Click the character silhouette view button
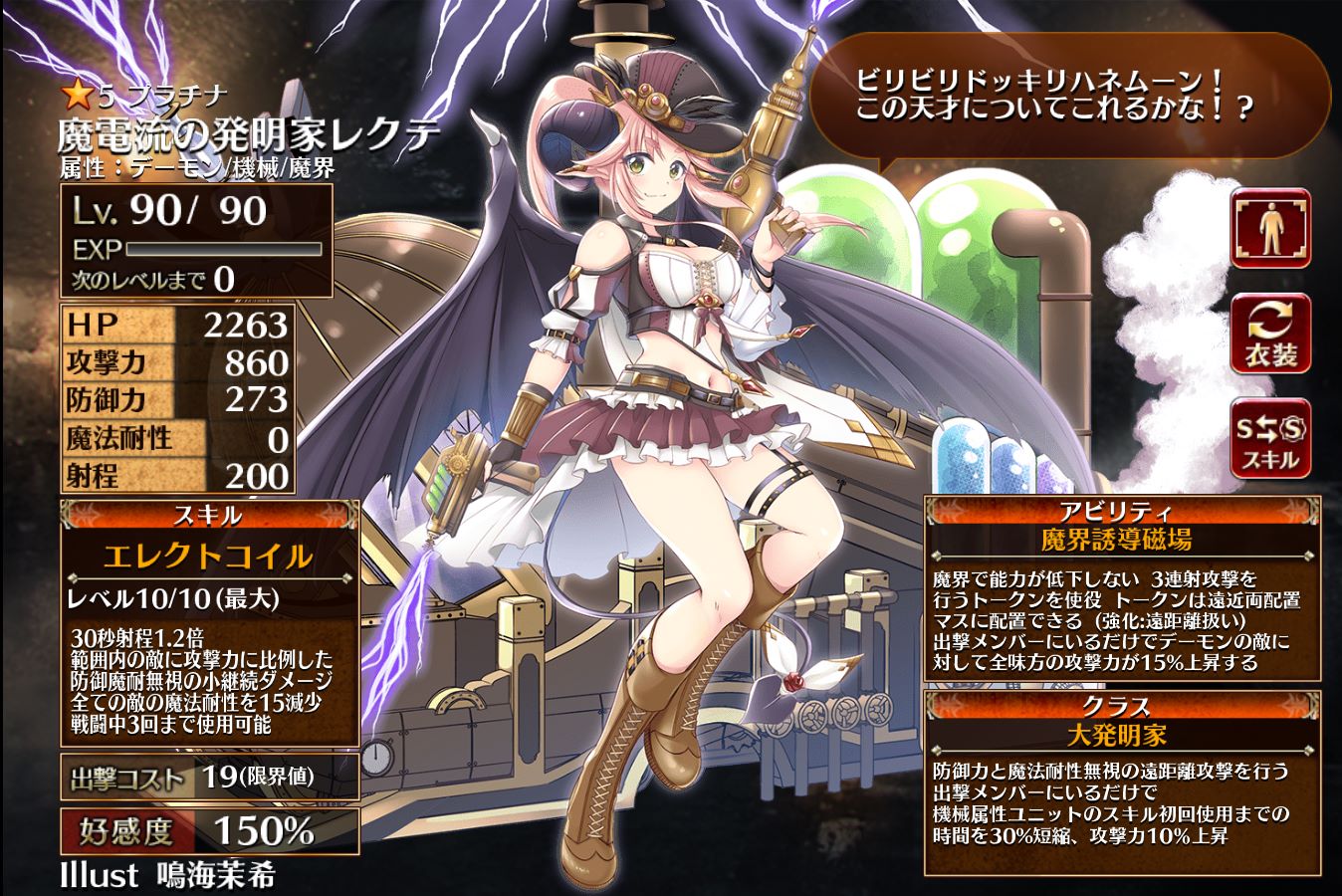The width and height of the screenshot is (1342, 896). pyautogui.click(x=1270, y=228)
